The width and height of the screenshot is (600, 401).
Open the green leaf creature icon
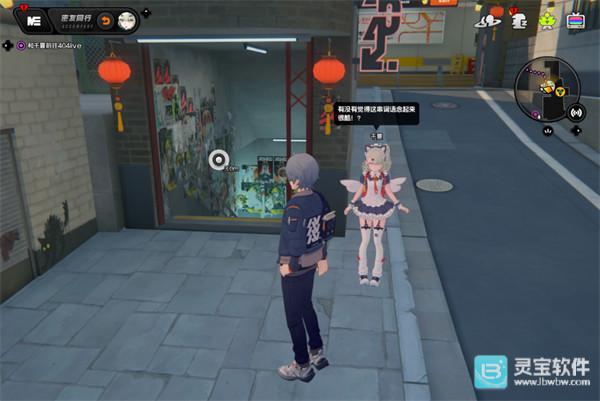pyautogui.click(x=547, y=19)
